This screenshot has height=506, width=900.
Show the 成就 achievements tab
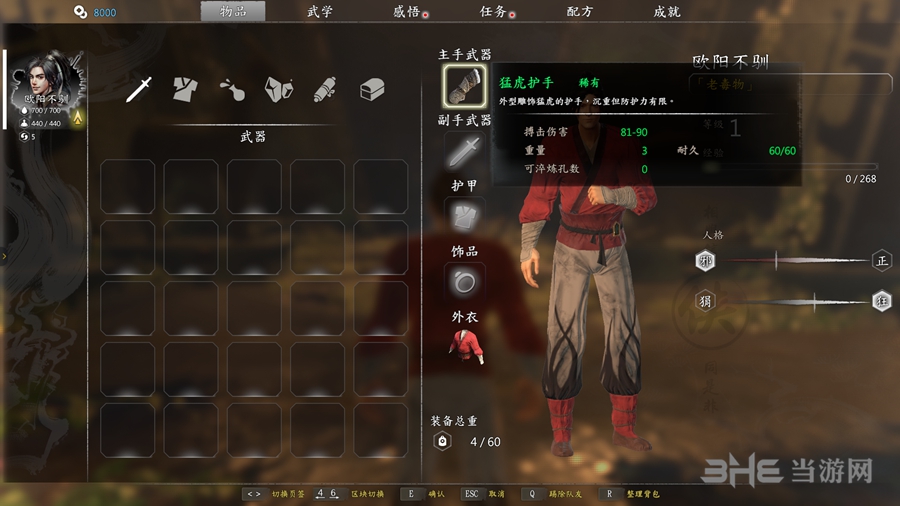(666, 12)
